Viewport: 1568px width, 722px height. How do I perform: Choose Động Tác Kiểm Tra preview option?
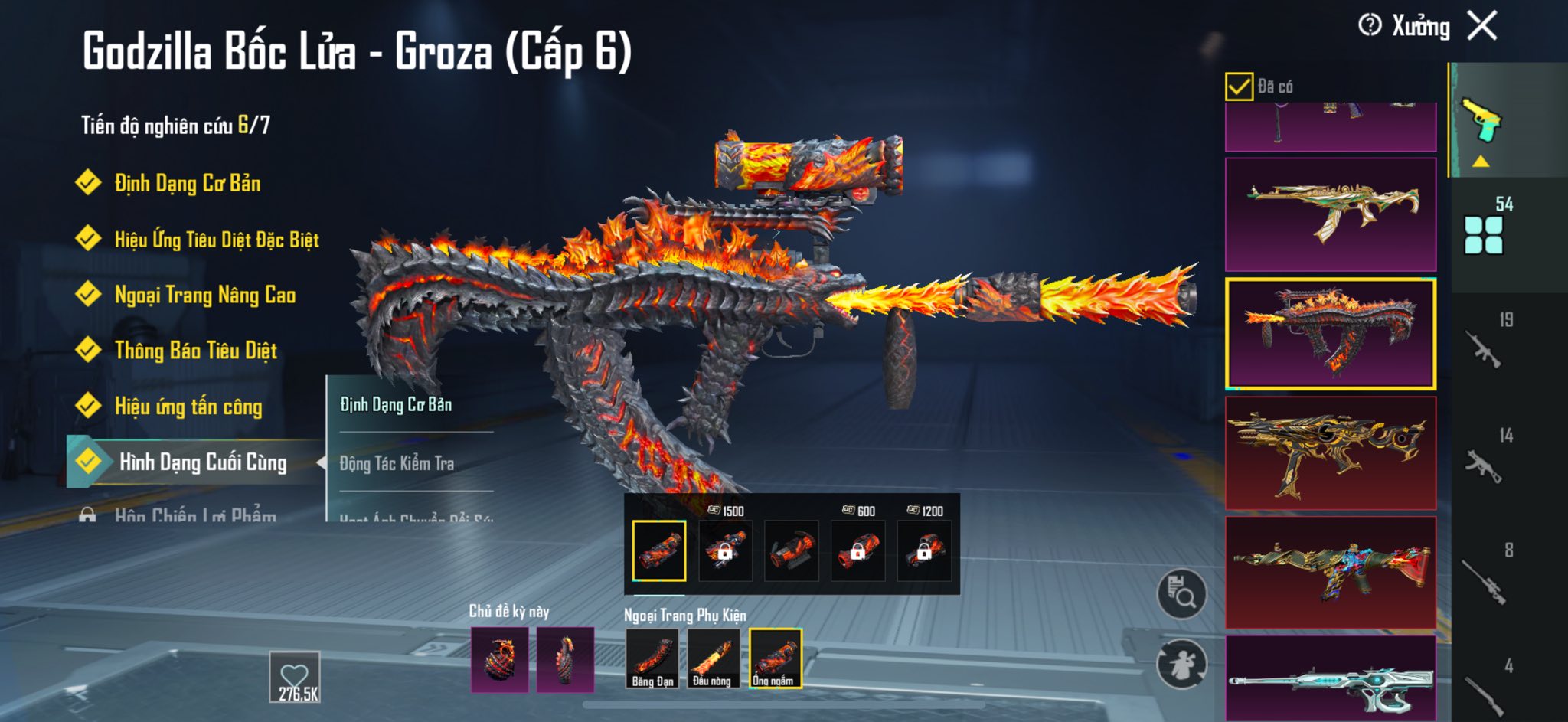pos(397,463)
